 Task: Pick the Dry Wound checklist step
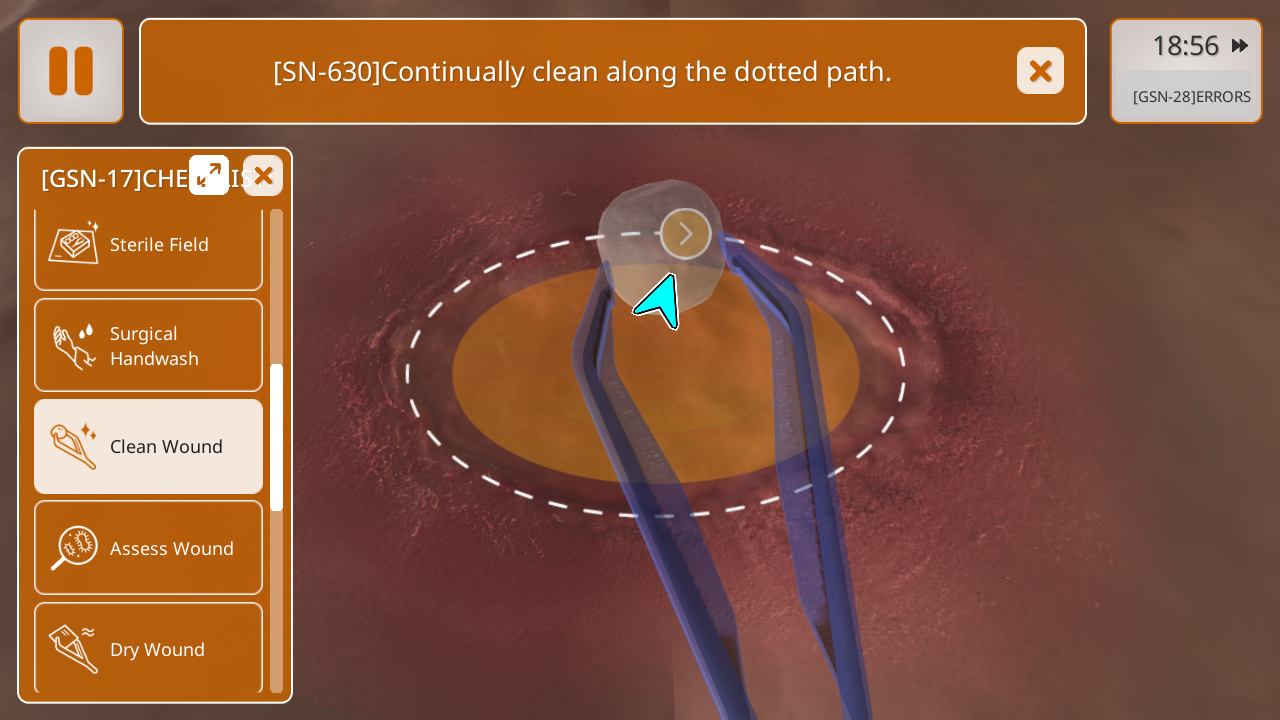[148, 649]
